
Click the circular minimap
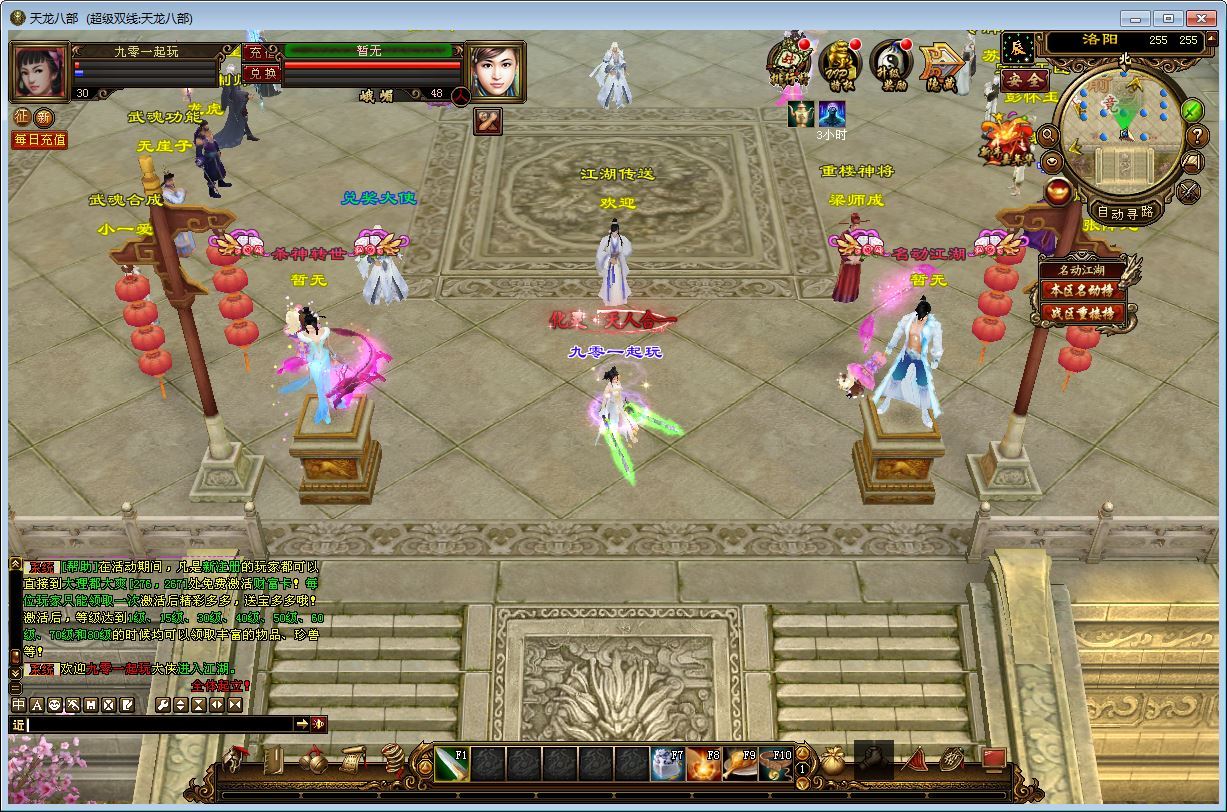(x=1122, y=134)
